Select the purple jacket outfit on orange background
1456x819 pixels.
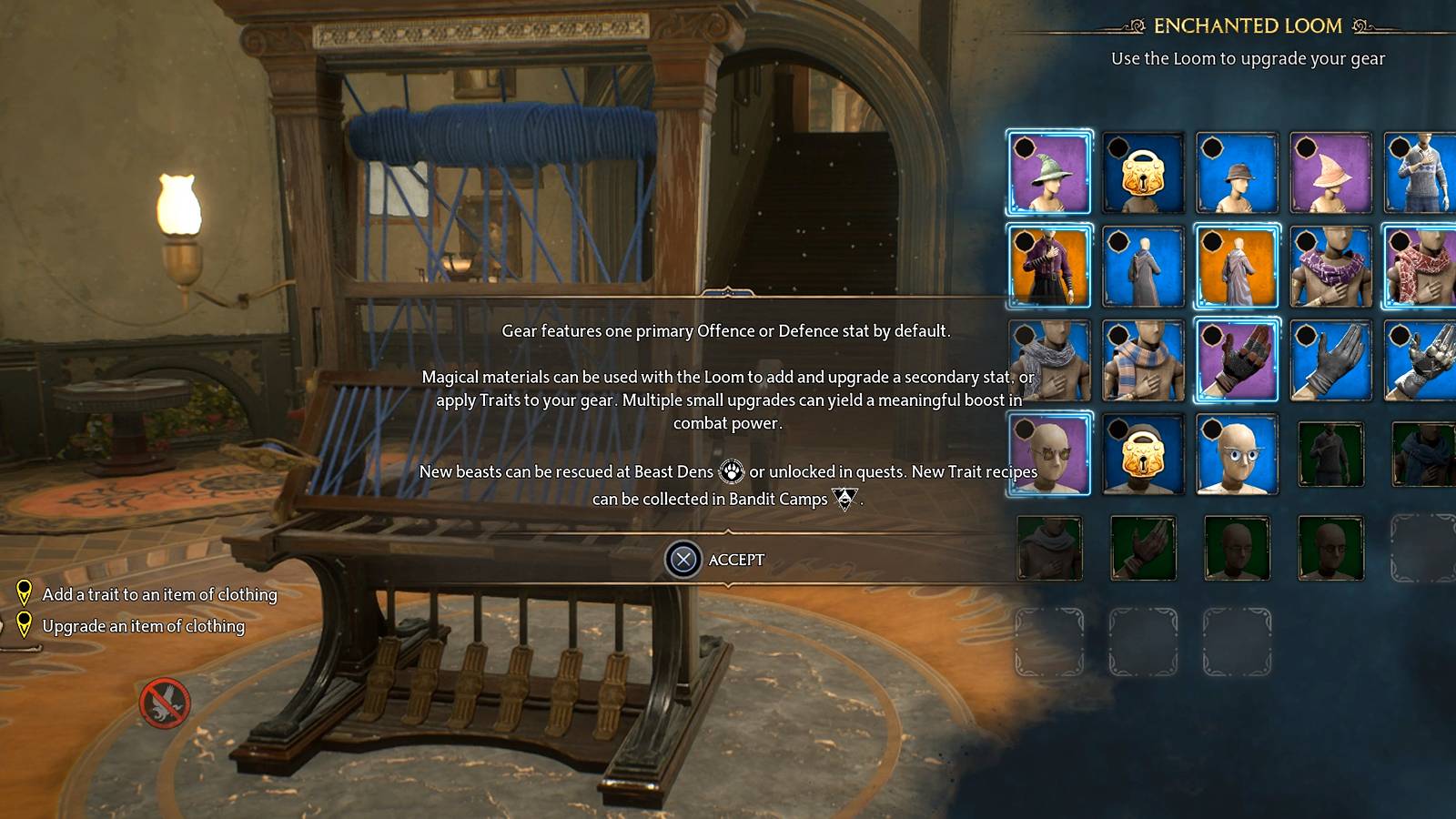(x=1048, y=267)
